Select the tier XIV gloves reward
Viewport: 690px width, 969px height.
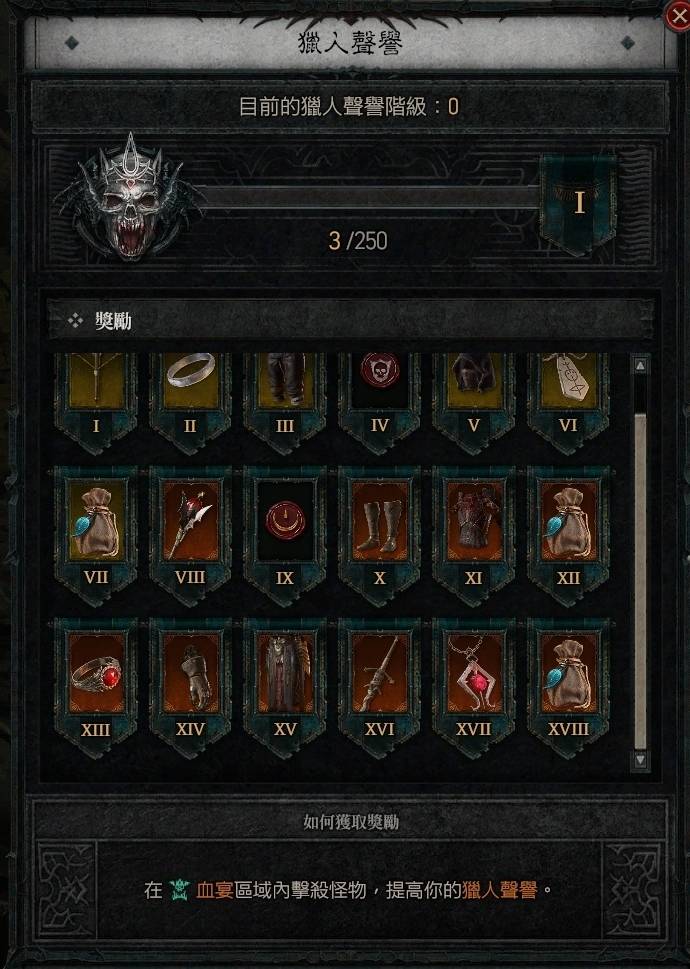click(190, 673)
